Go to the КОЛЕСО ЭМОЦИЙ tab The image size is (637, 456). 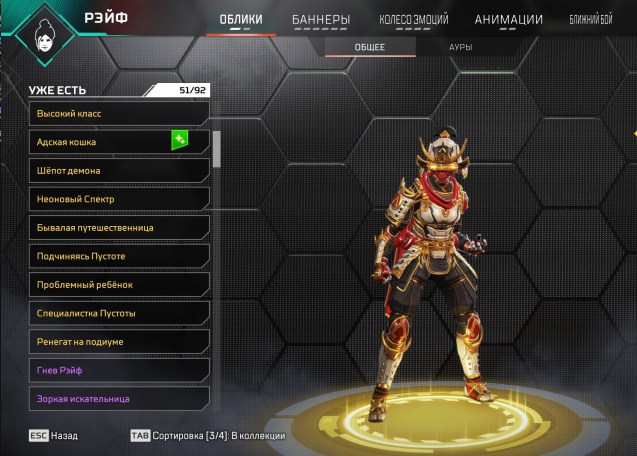point(414,19)
